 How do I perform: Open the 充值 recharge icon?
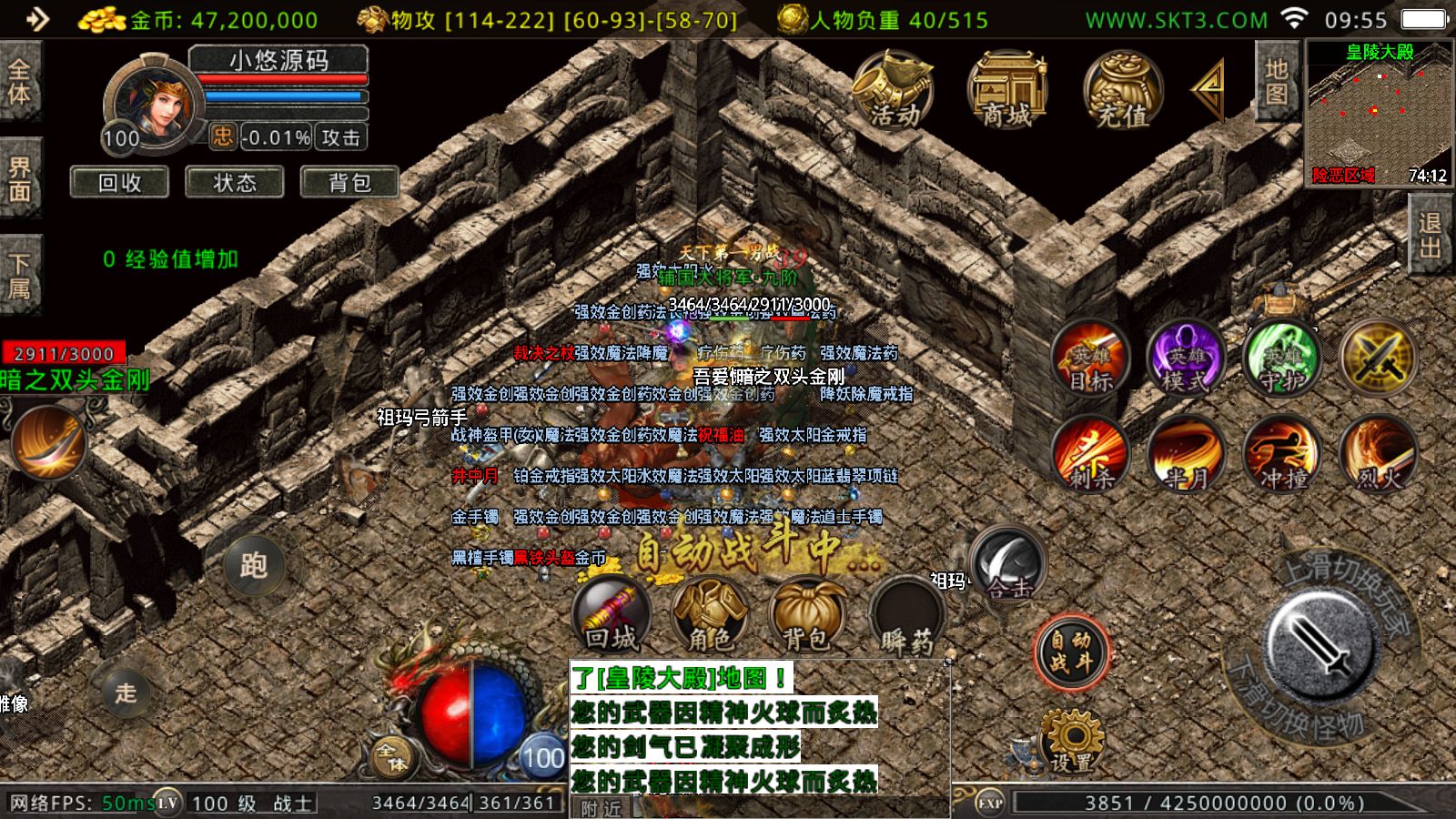pyautogui.click(x=1123, y=91)
